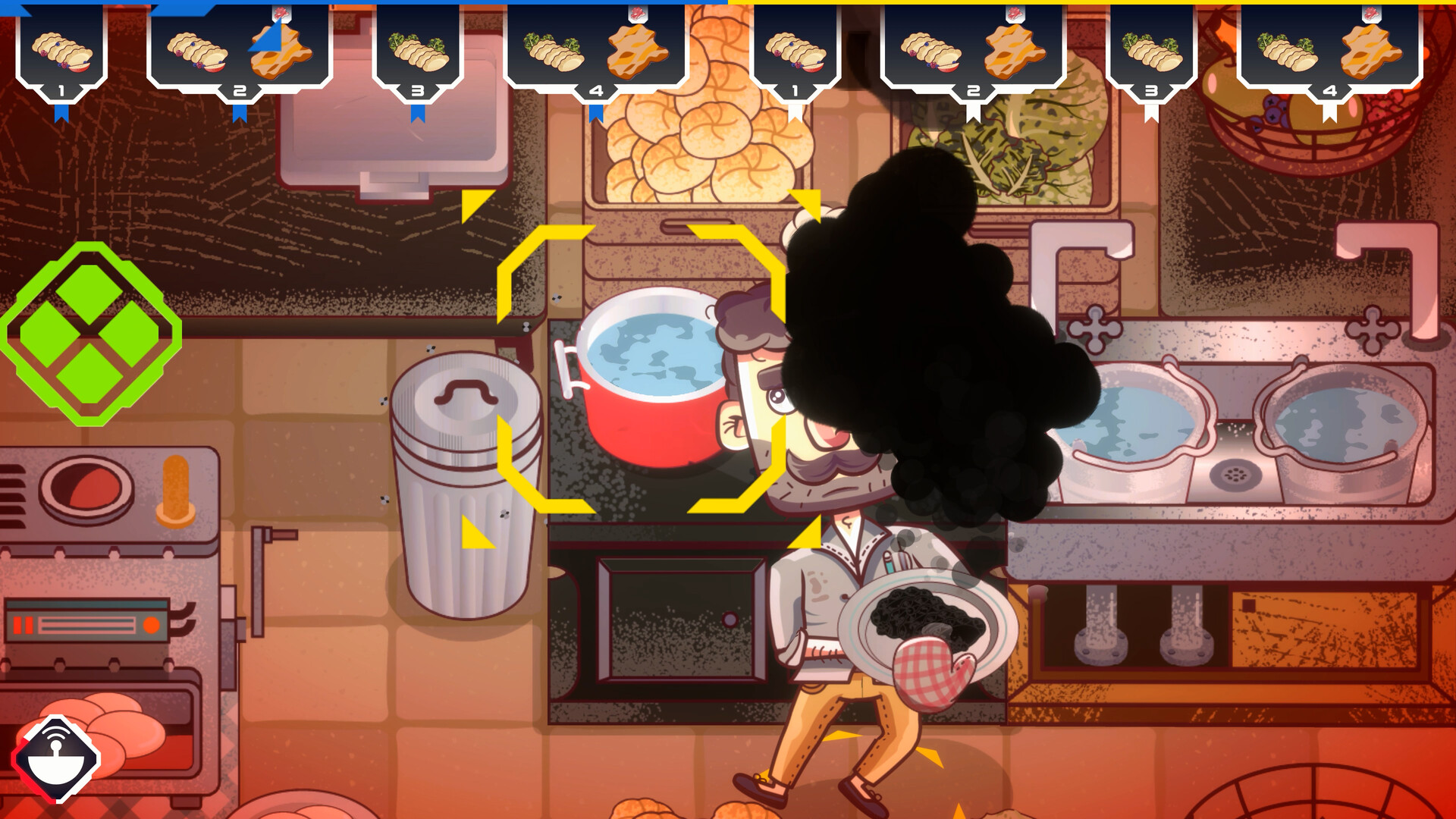
Task: Switch to order ticket number 3
Action: tap(416, 89)
